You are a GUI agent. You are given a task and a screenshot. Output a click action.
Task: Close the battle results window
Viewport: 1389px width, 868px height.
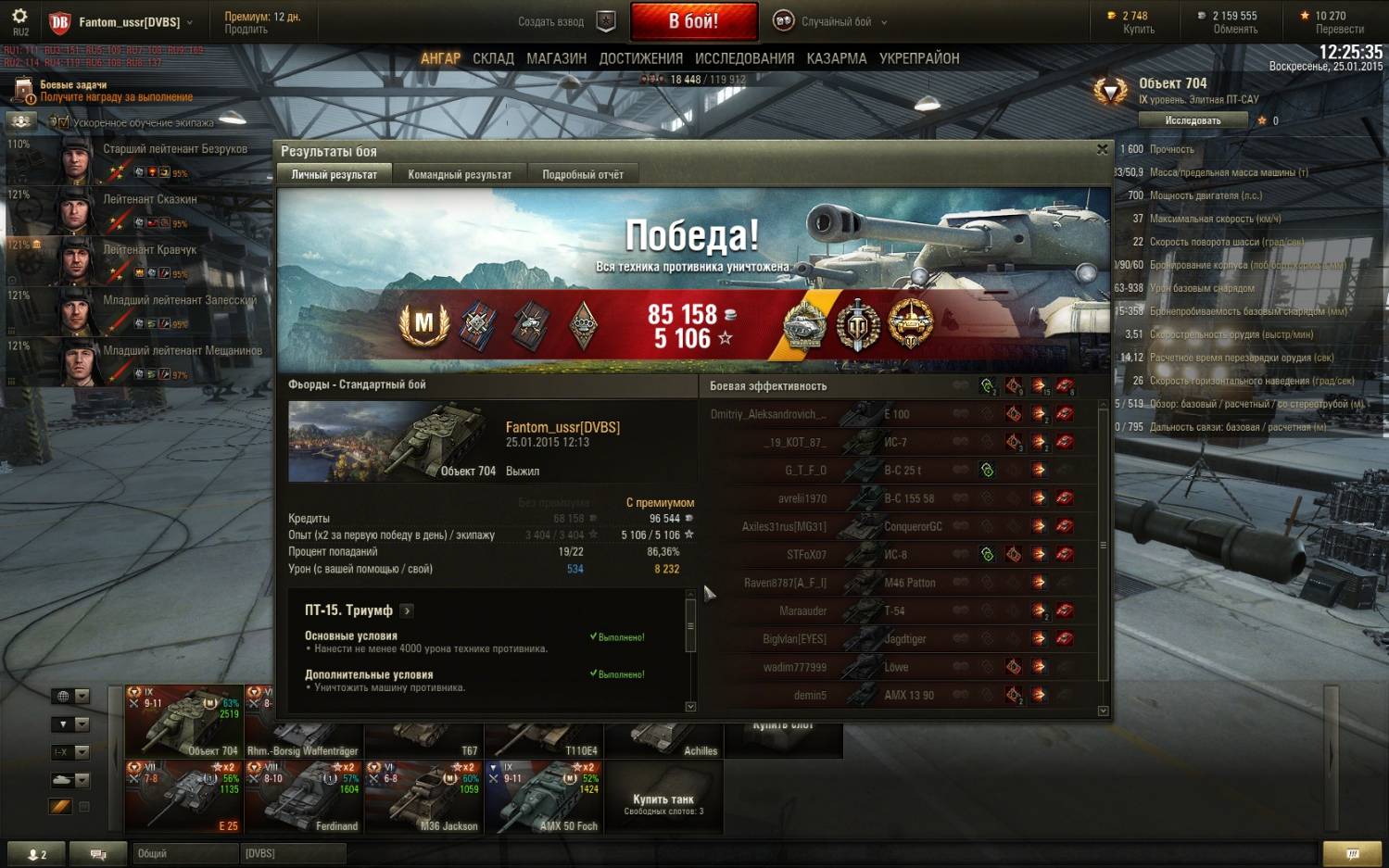(x=1102, y=149)
